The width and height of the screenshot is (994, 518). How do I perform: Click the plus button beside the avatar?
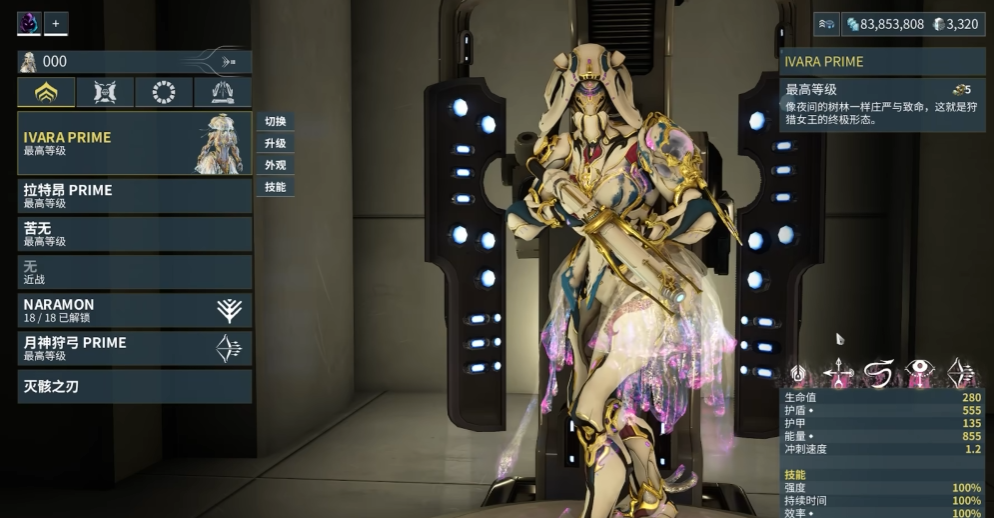coord(56,23)
